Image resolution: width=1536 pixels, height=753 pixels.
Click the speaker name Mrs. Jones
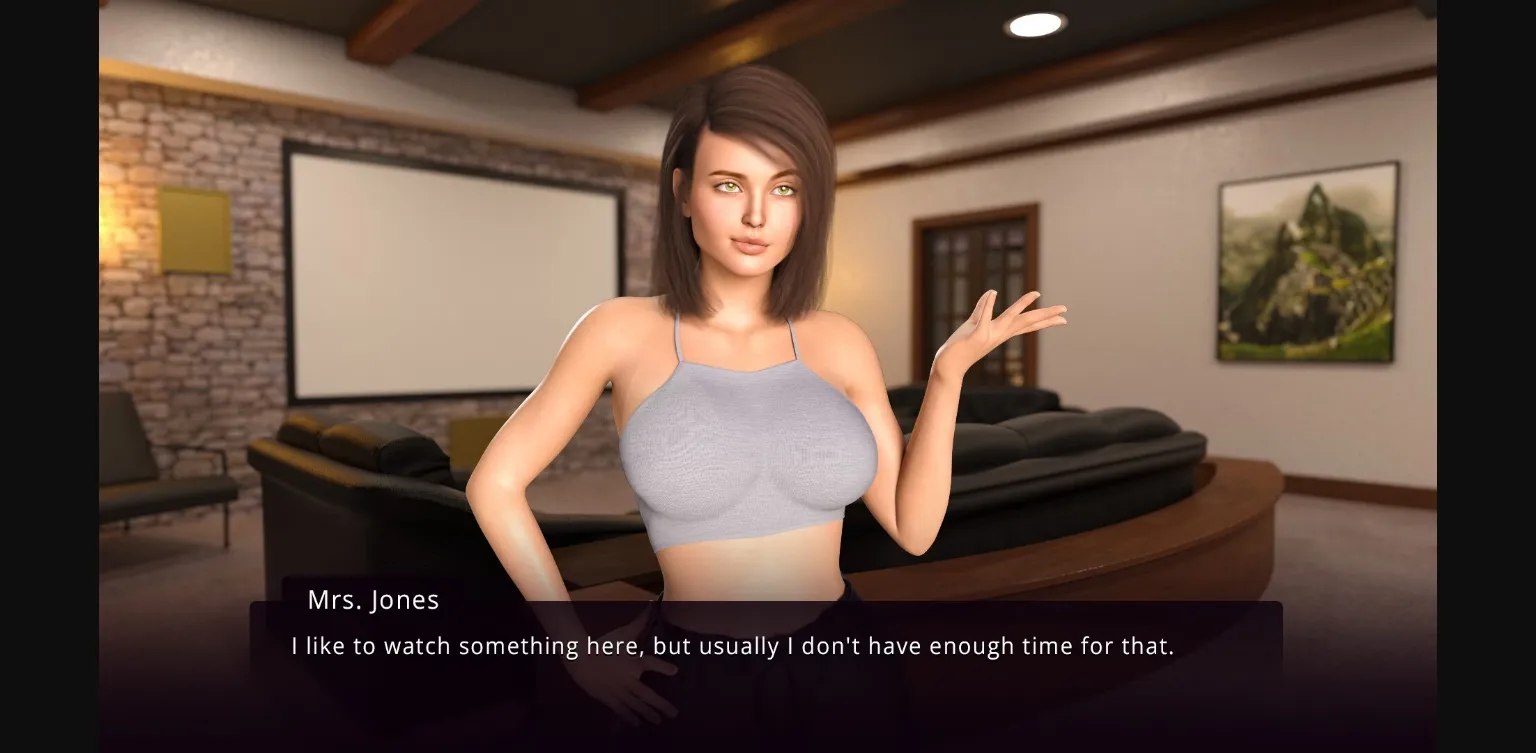click(x=373, y=600)
